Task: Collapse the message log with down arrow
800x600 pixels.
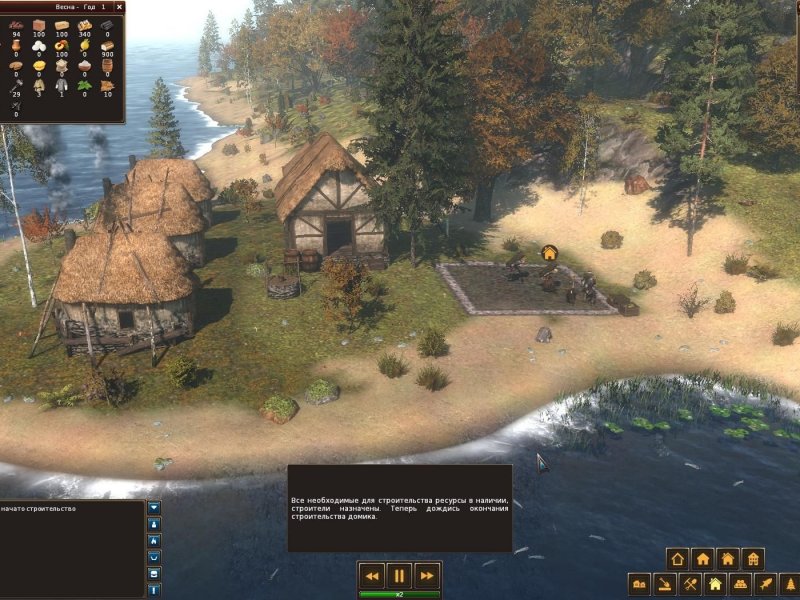Action: 154,508
